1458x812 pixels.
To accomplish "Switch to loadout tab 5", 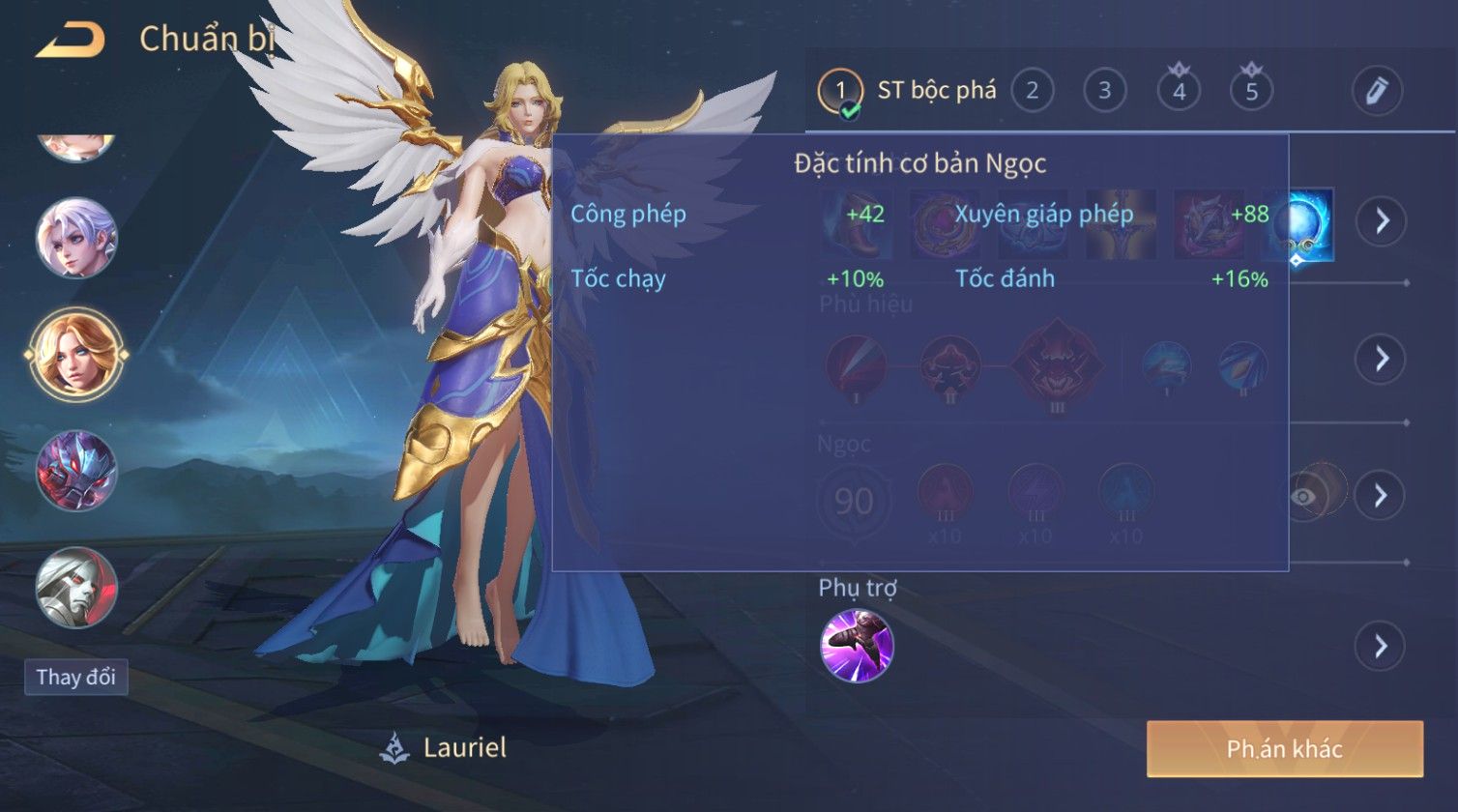I will [1251, 91].
